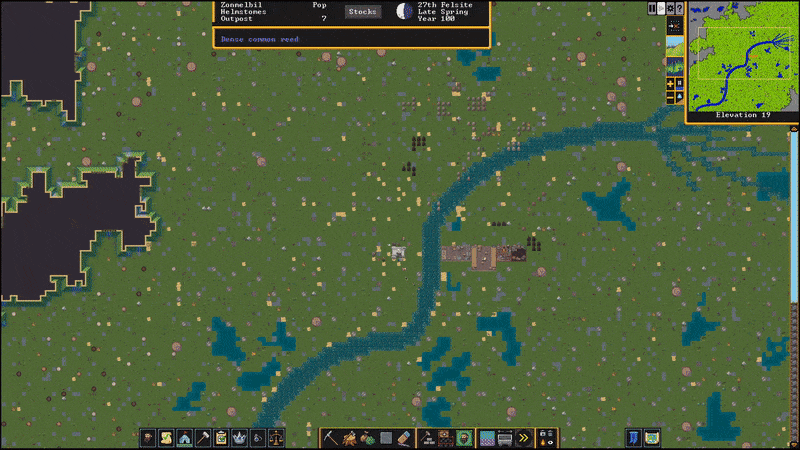Open the tree chopping designation

[349, 438]
